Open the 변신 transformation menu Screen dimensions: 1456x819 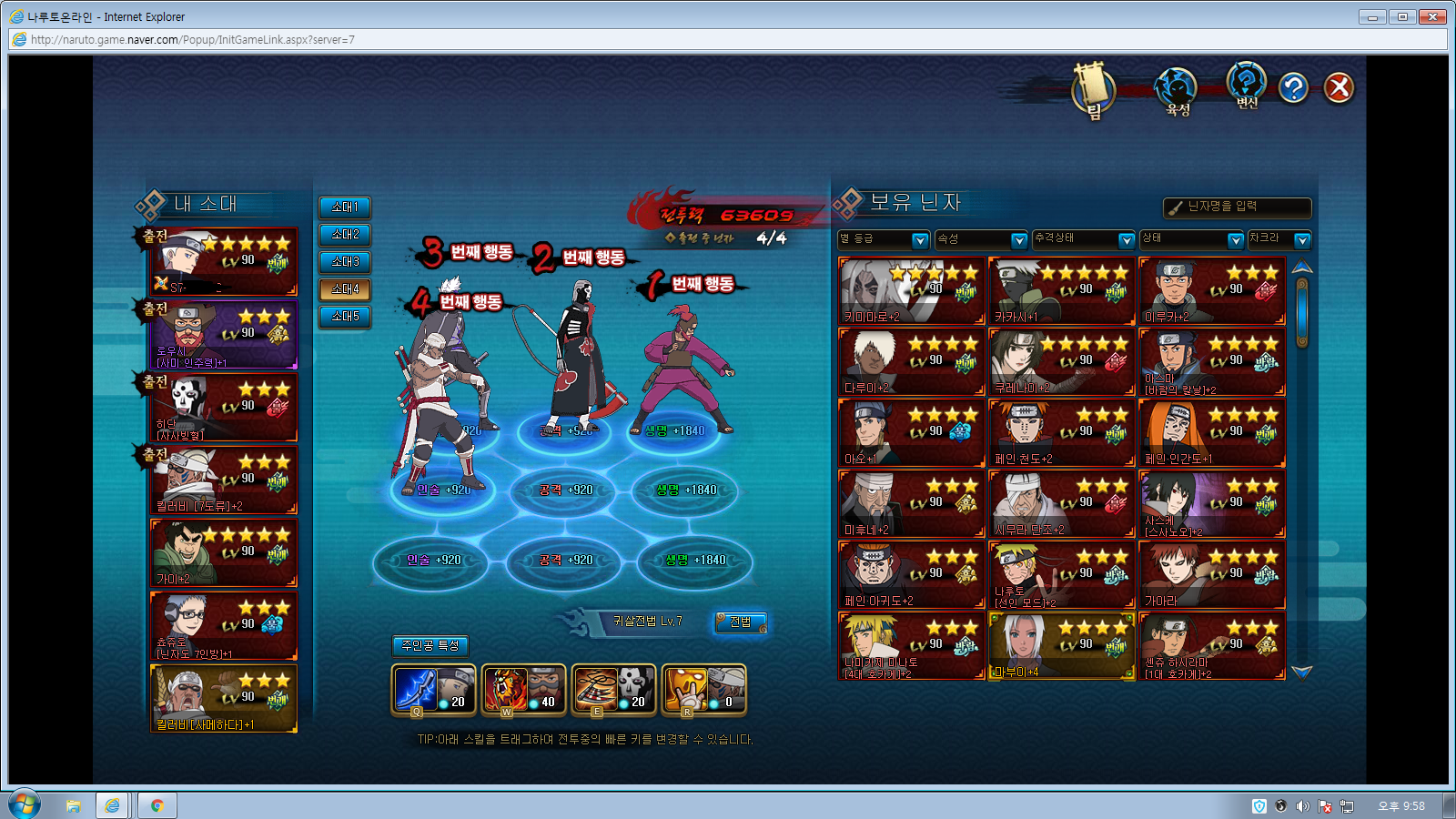(1247, 86)
